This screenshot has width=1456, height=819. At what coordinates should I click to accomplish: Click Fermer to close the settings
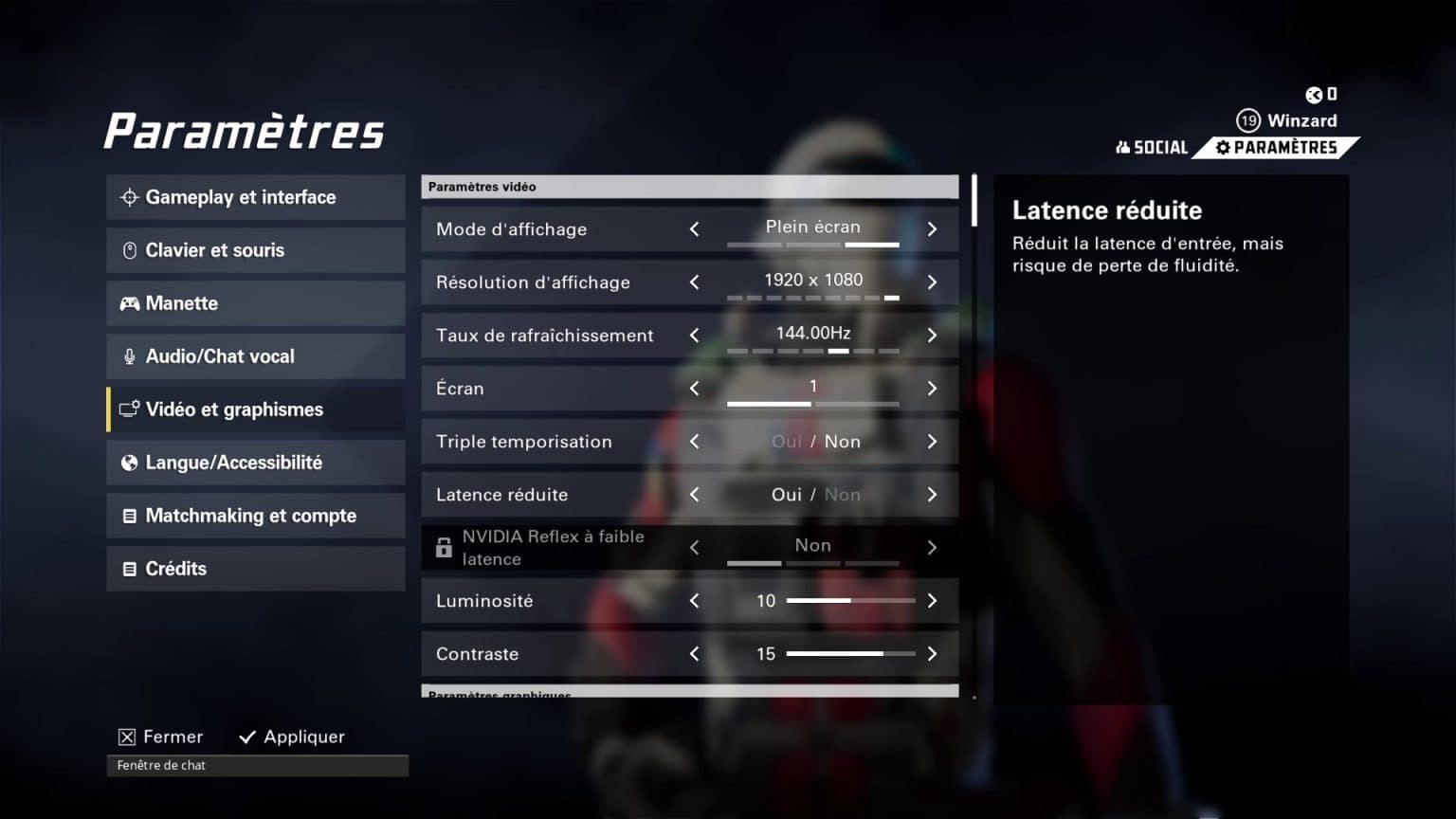coord(160,737)
